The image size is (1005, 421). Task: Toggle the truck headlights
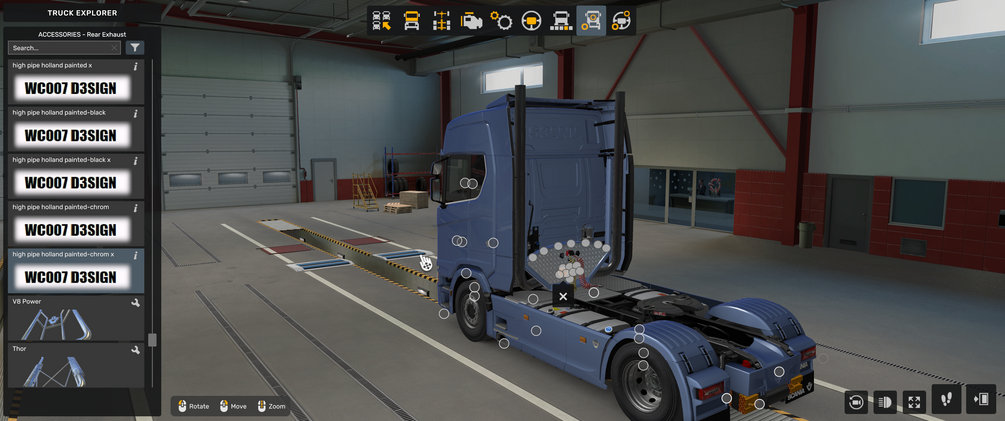click(x=885, y=402)
